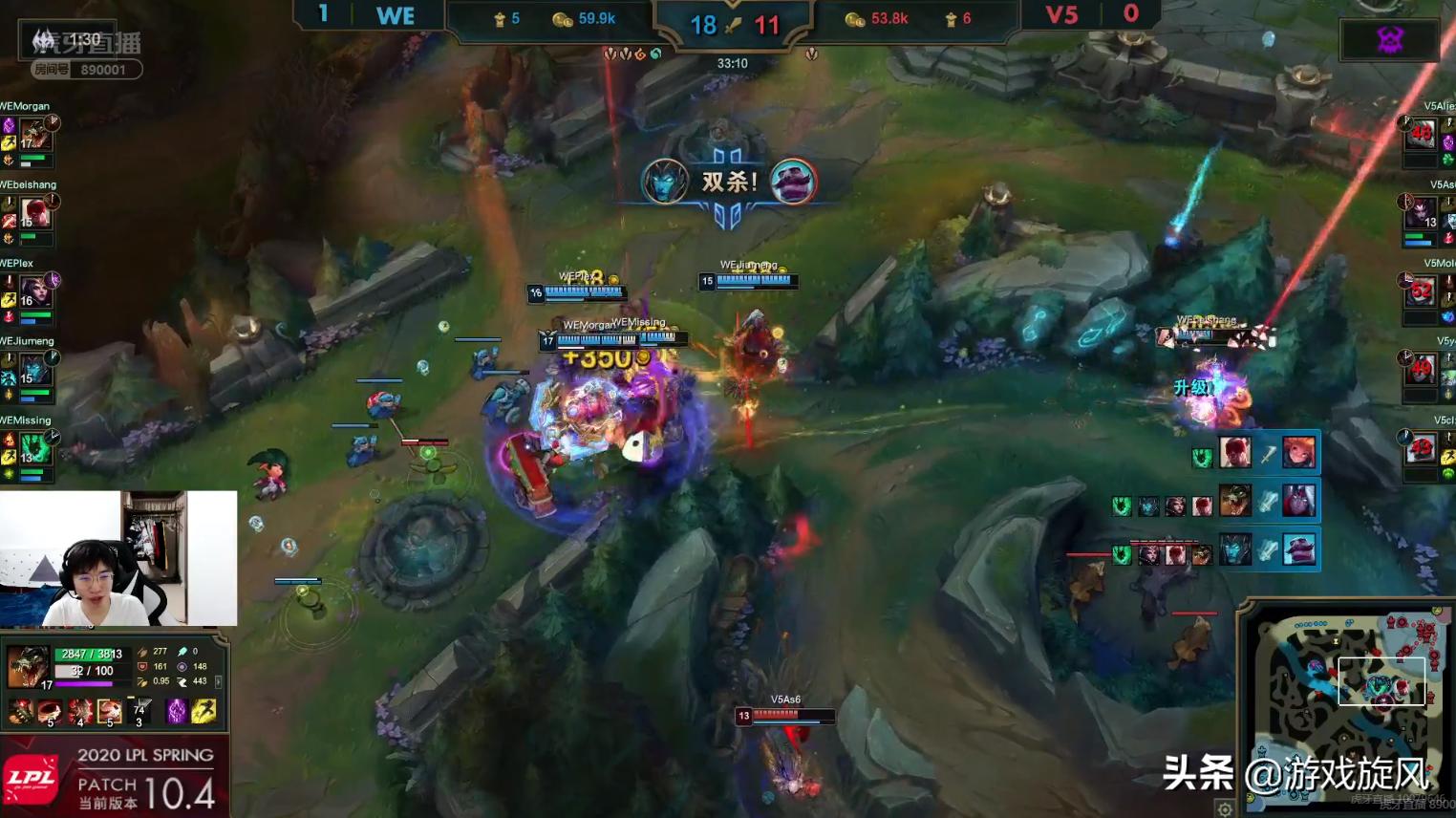This screenshot has height=818, width=1456.
Task: Select WEMissing's Thresh portrait
Action: (x=35, y=448)
